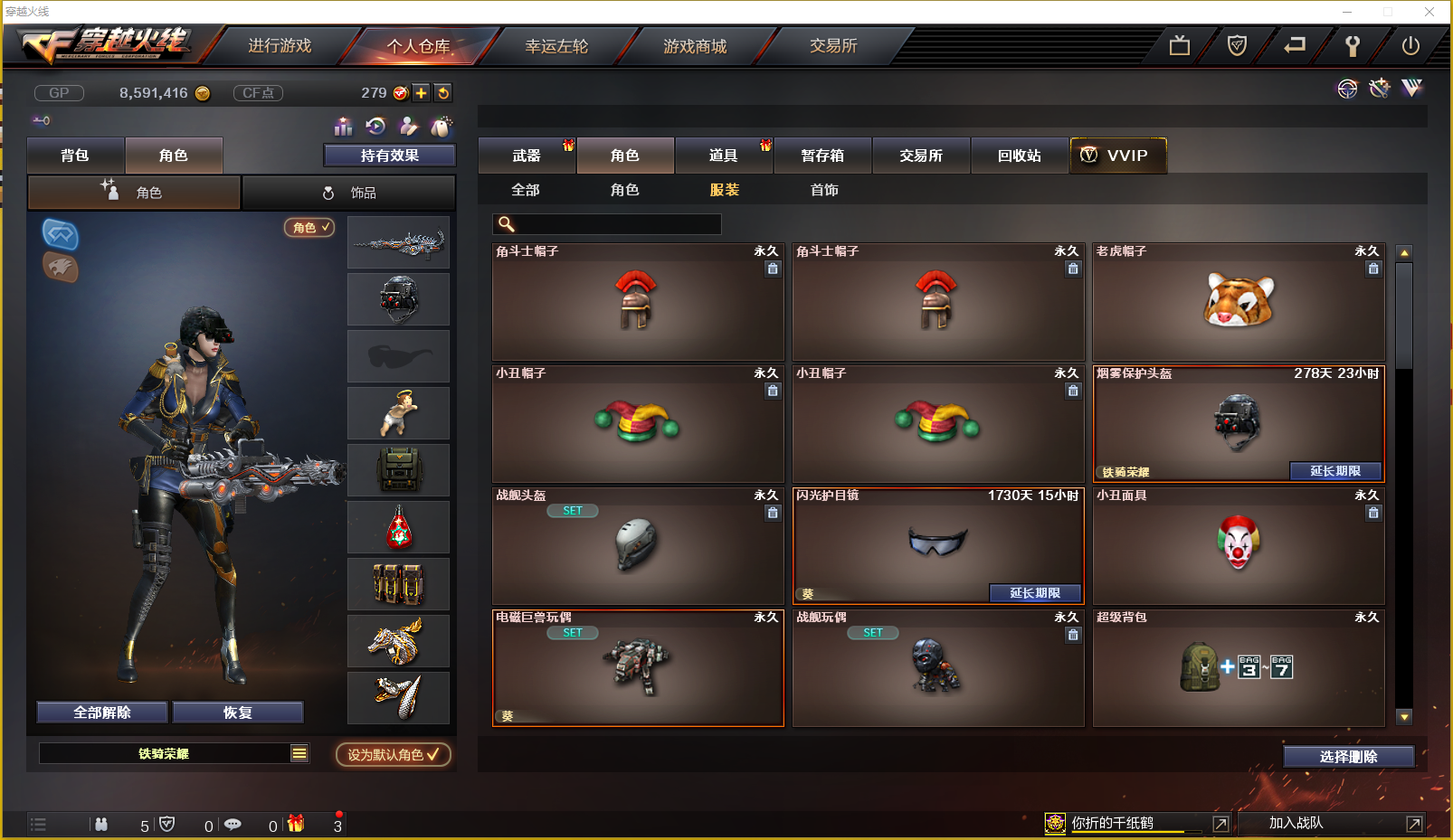Click the TV/broadcast icon in top bar
1453x840 pixels.
point(1179,45)
